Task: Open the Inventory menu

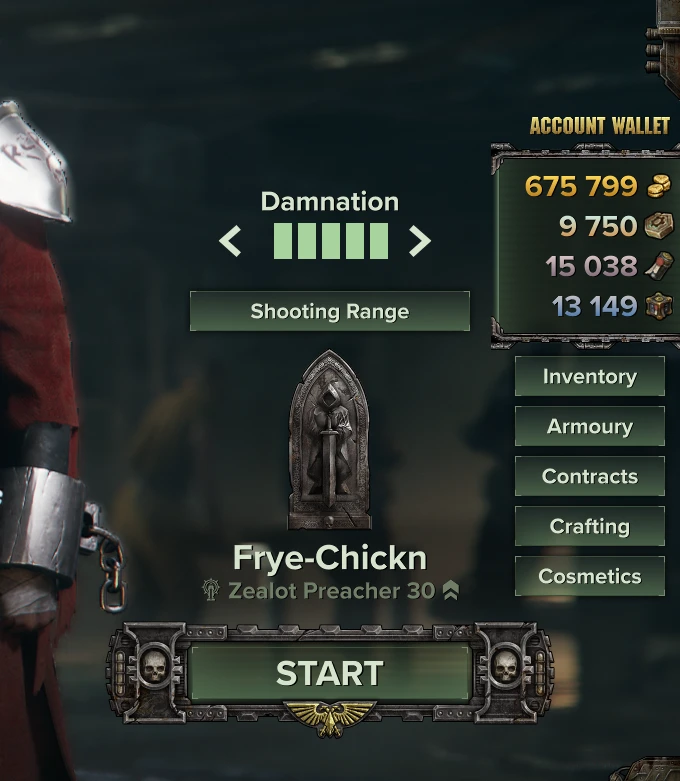Action: pos(589,376)
